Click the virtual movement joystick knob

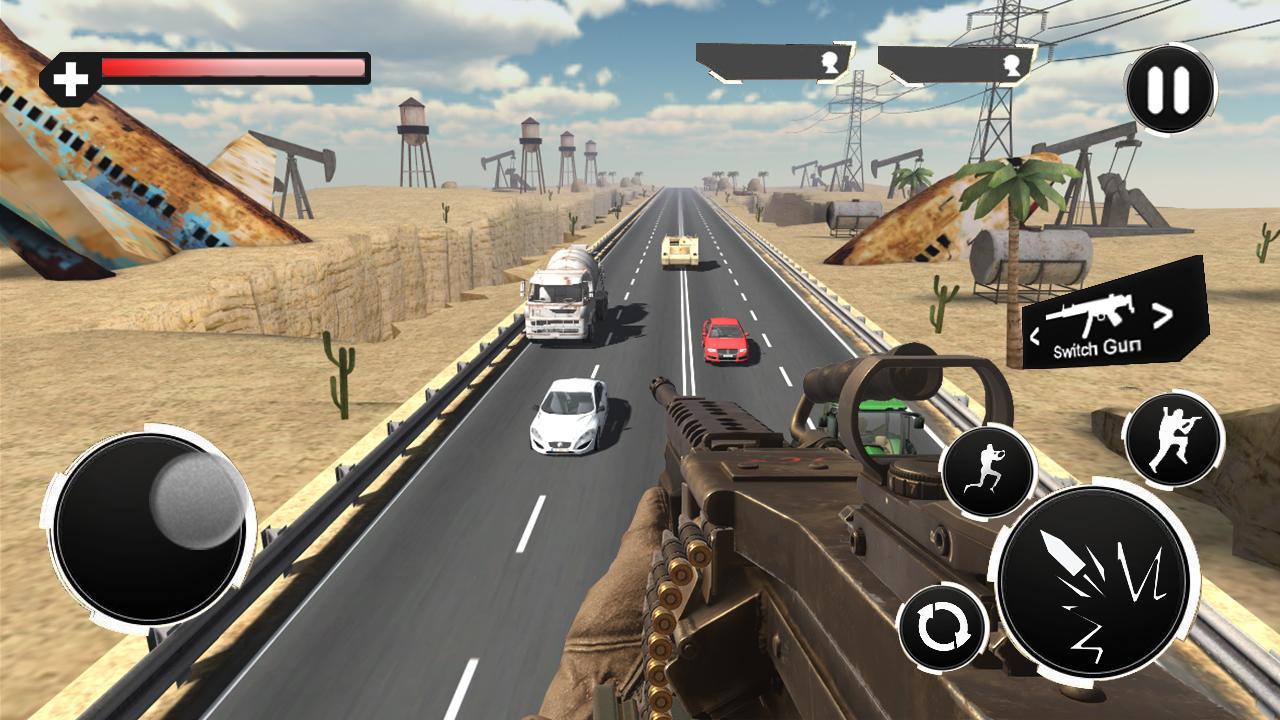(x=197, y=500)
